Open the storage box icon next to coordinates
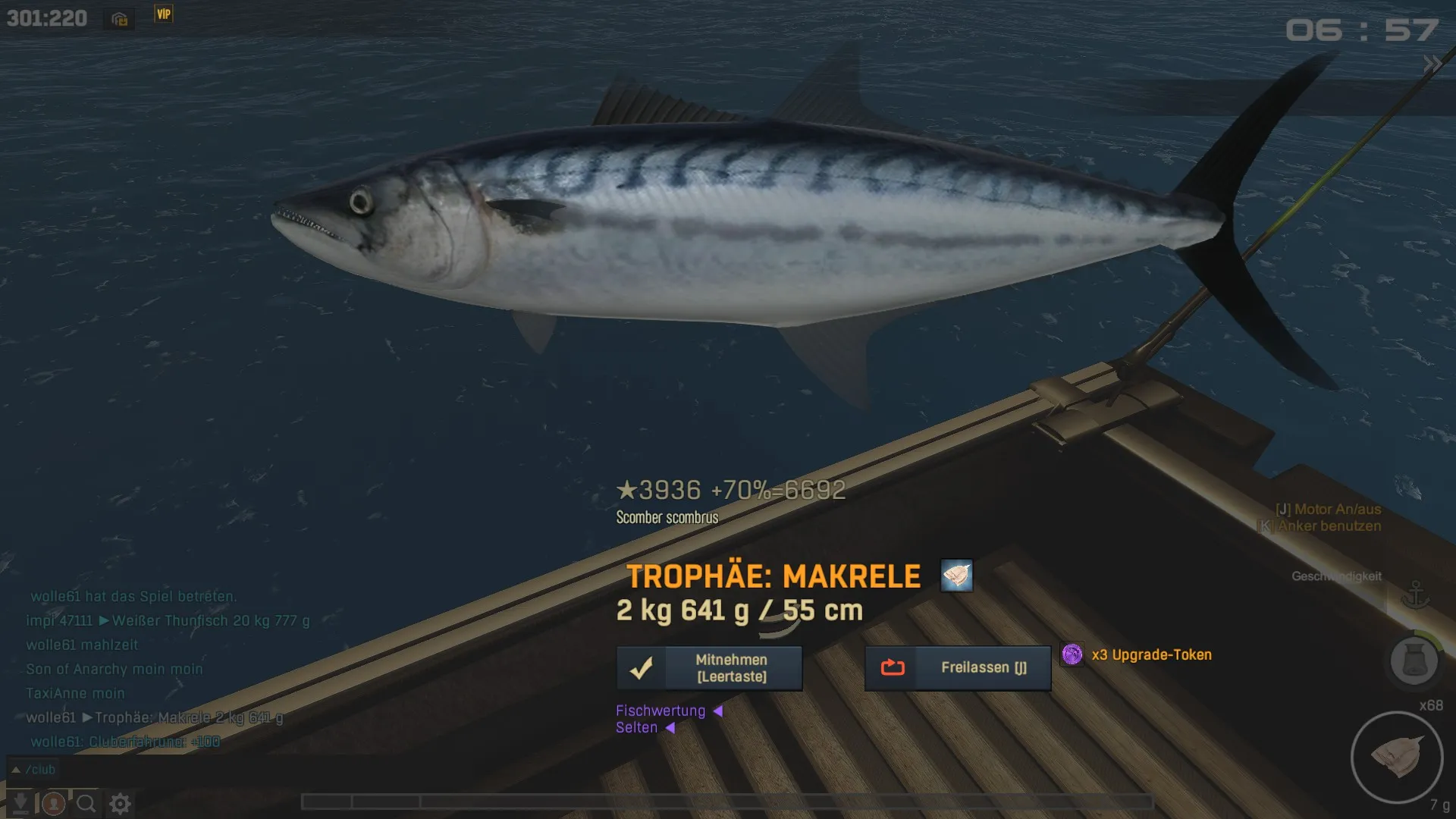Image resolution: width=1456 pixels, height=819 pixels. pos(120,19)
